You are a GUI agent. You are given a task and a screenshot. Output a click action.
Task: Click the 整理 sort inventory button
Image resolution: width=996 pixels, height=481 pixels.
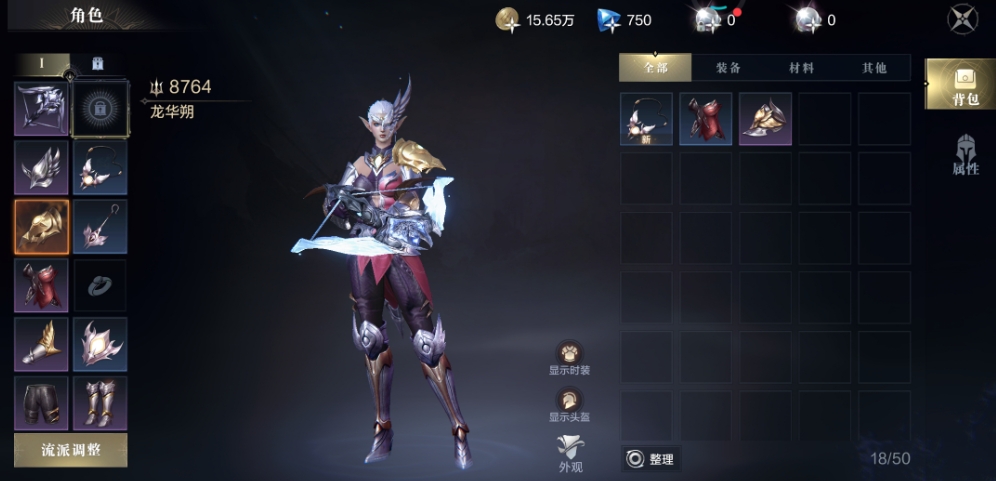[651, 459]
